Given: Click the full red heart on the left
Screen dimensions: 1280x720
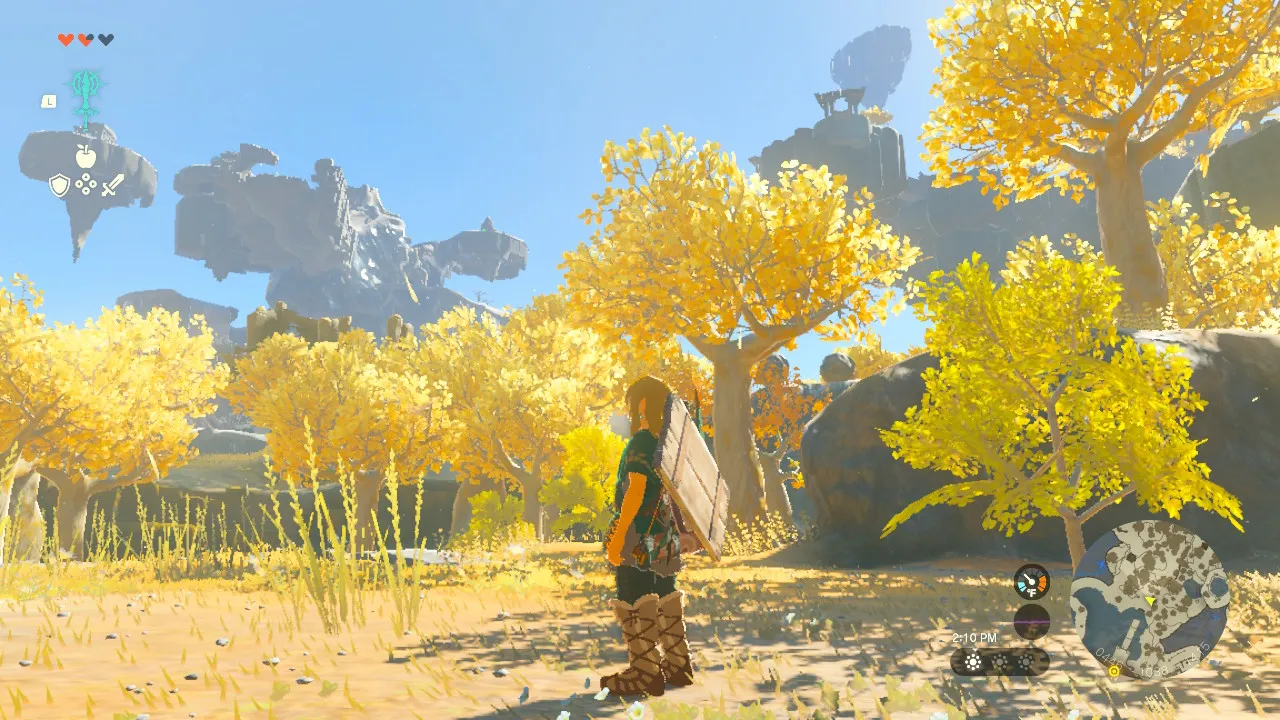Looking at the screenshot, I should coord(65,39).
